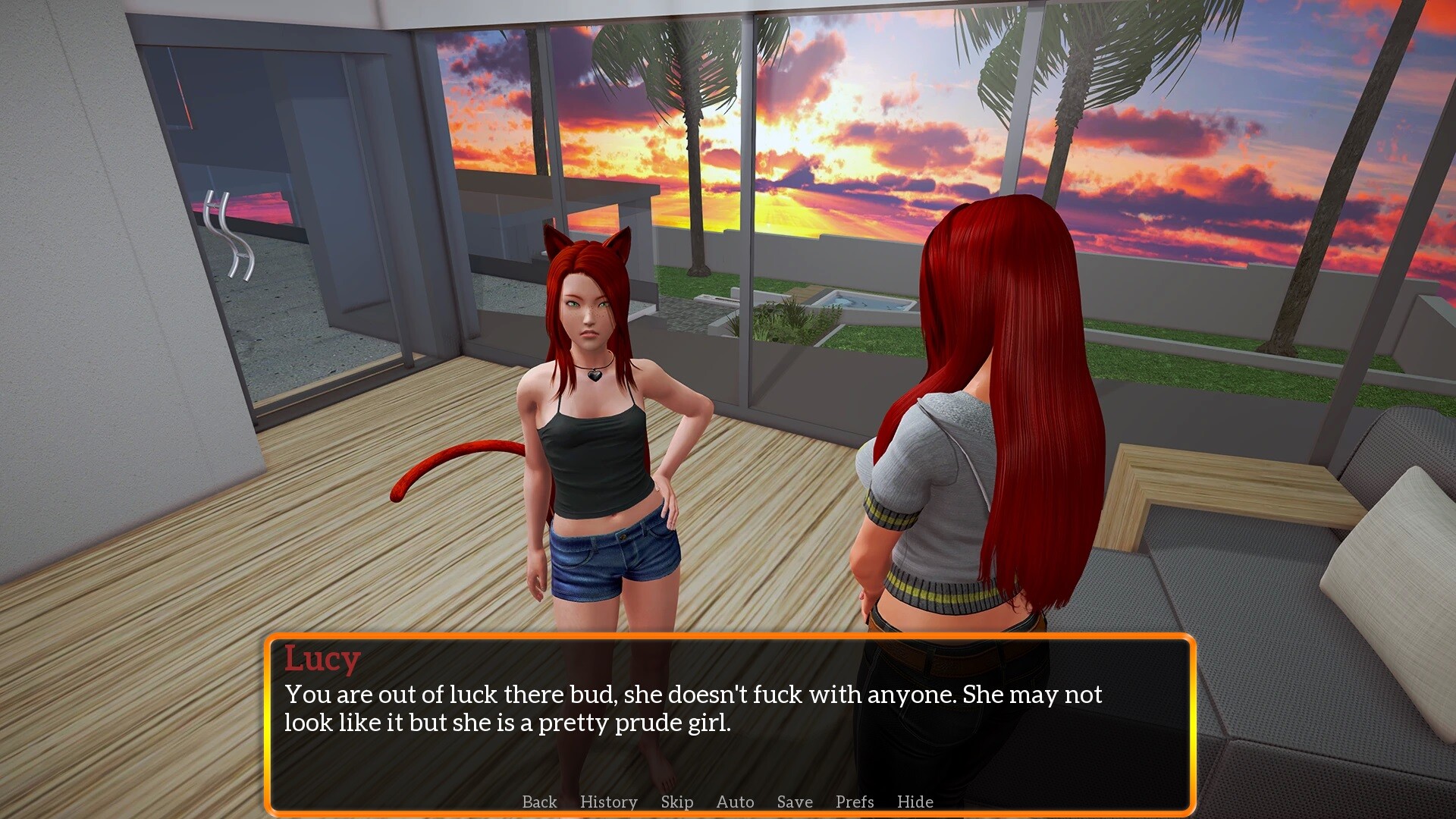
Task: Open the dialogue History log
Action: pyautogui.click(x=608, y=802)
